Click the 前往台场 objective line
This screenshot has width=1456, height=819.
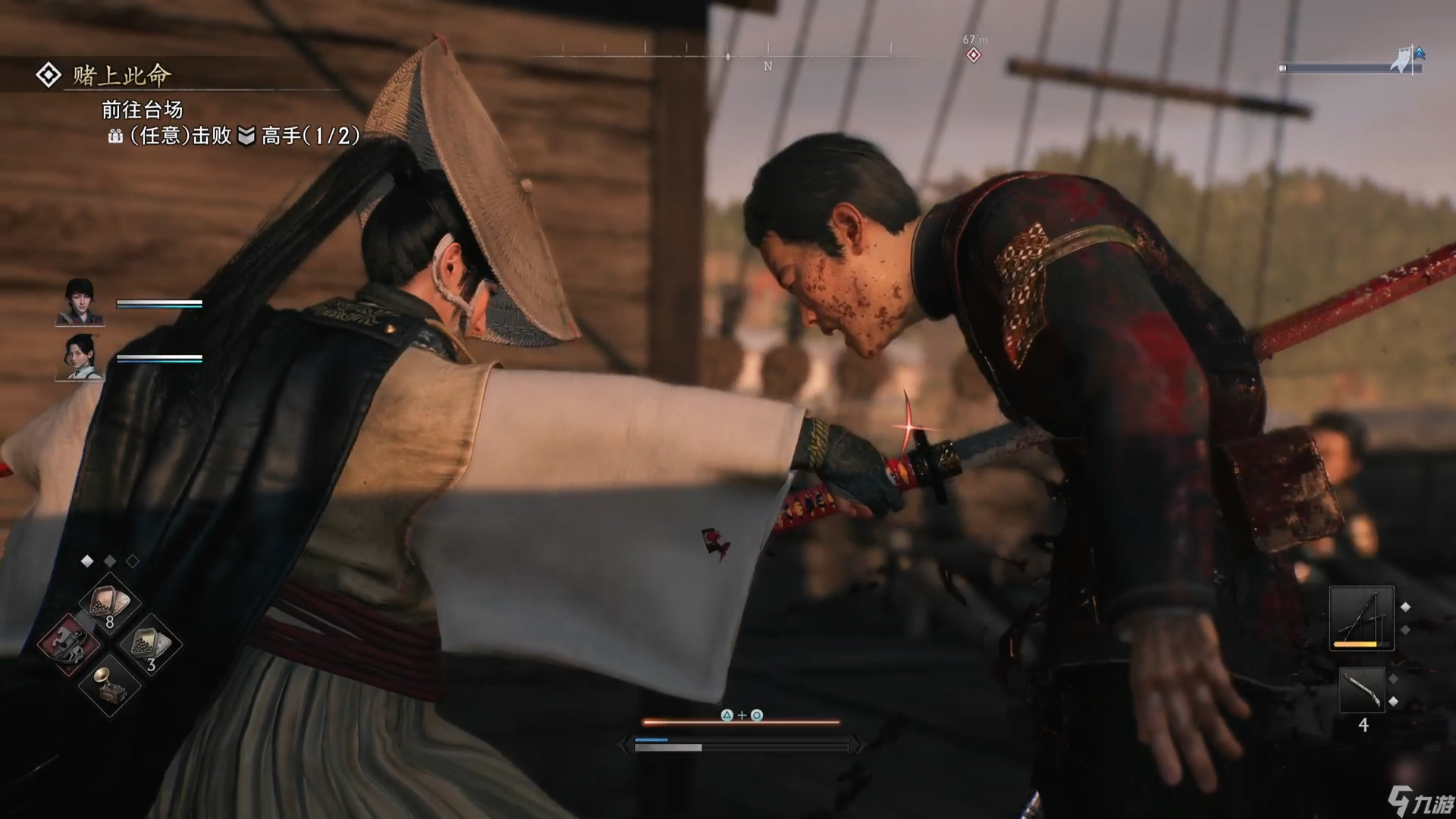click(x=143, y=110)
